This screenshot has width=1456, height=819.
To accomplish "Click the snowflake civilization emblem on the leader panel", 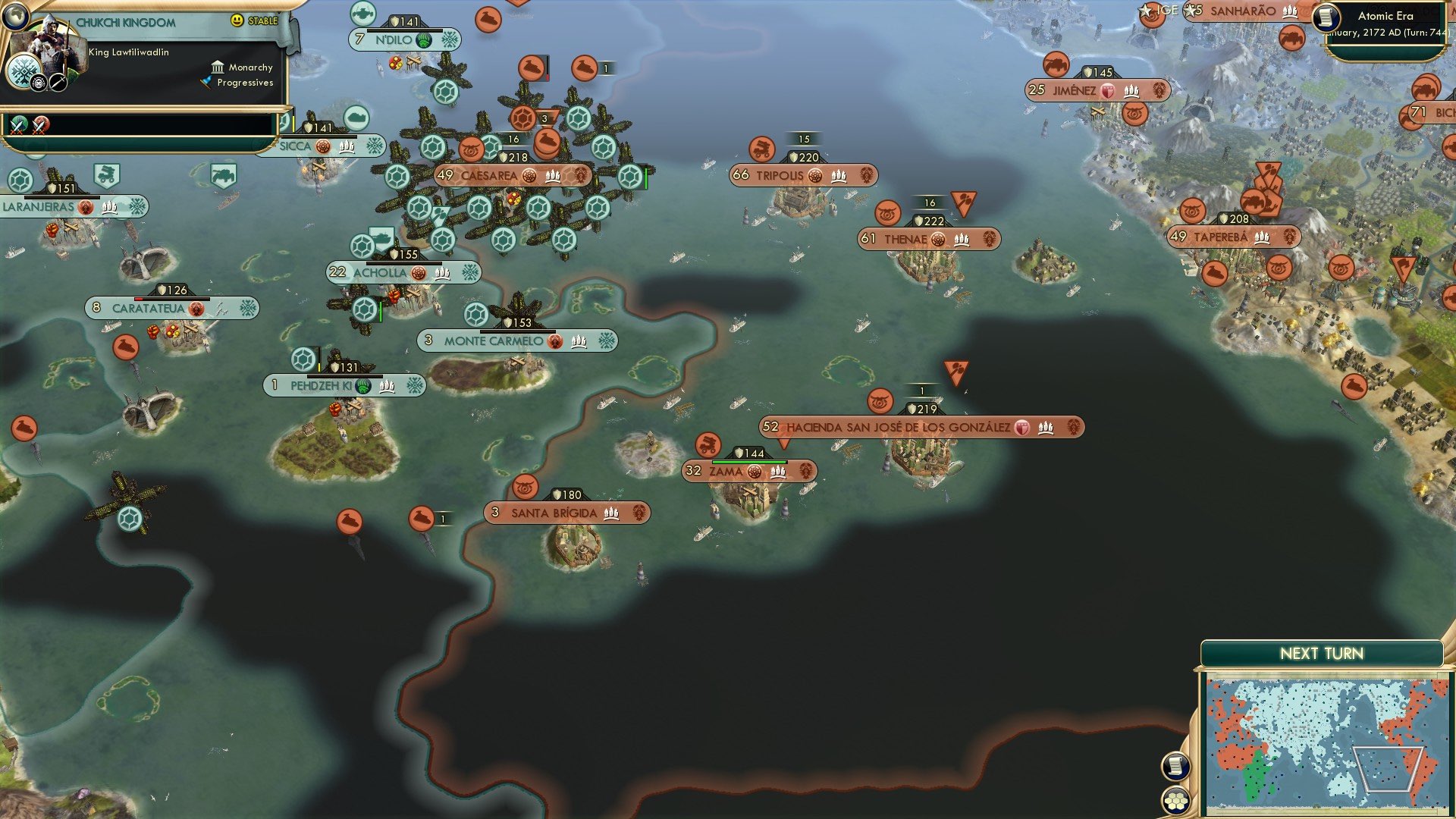I will coord(23,70).
